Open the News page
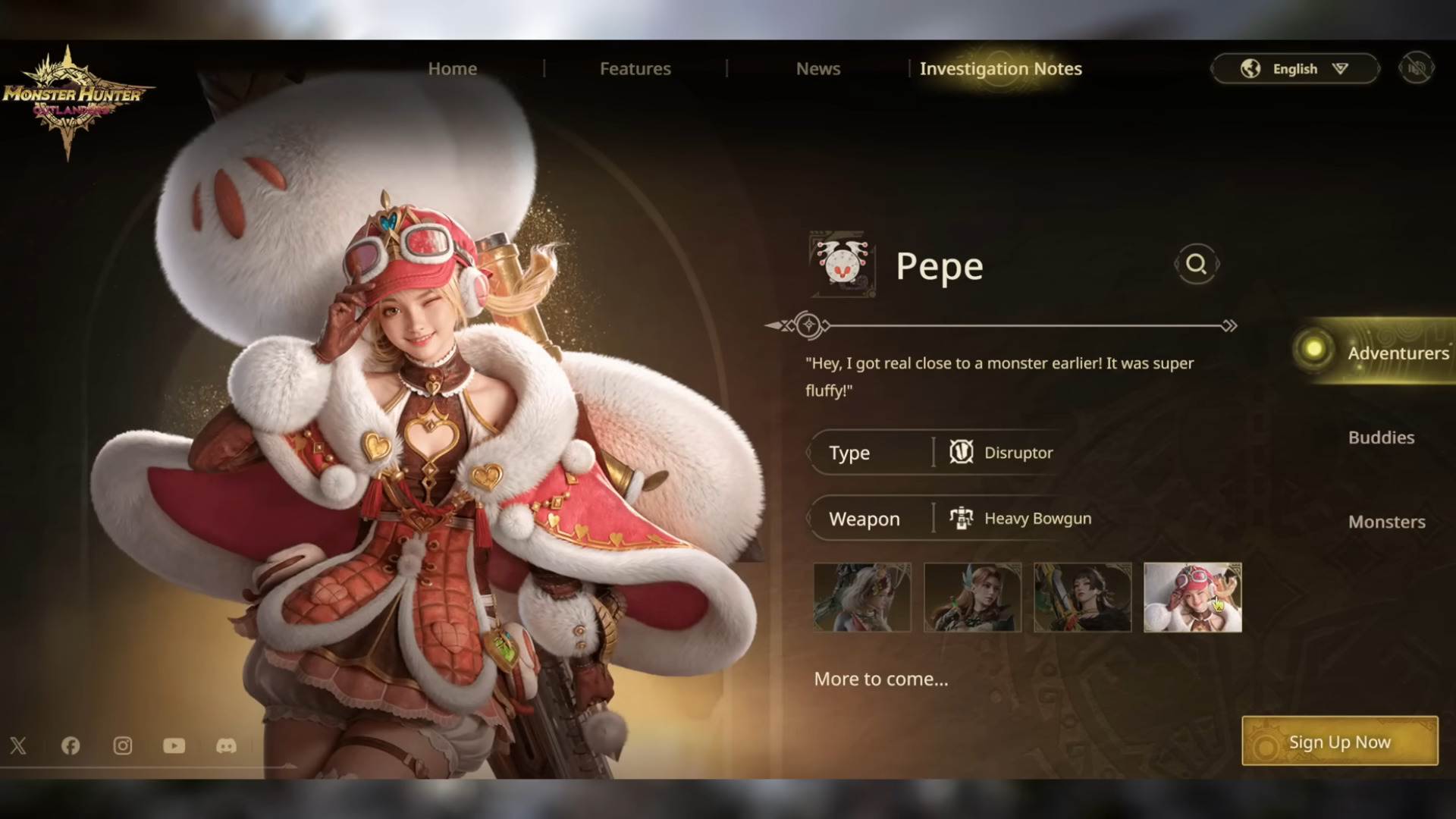1456x819 pixels. click(817, 69)
